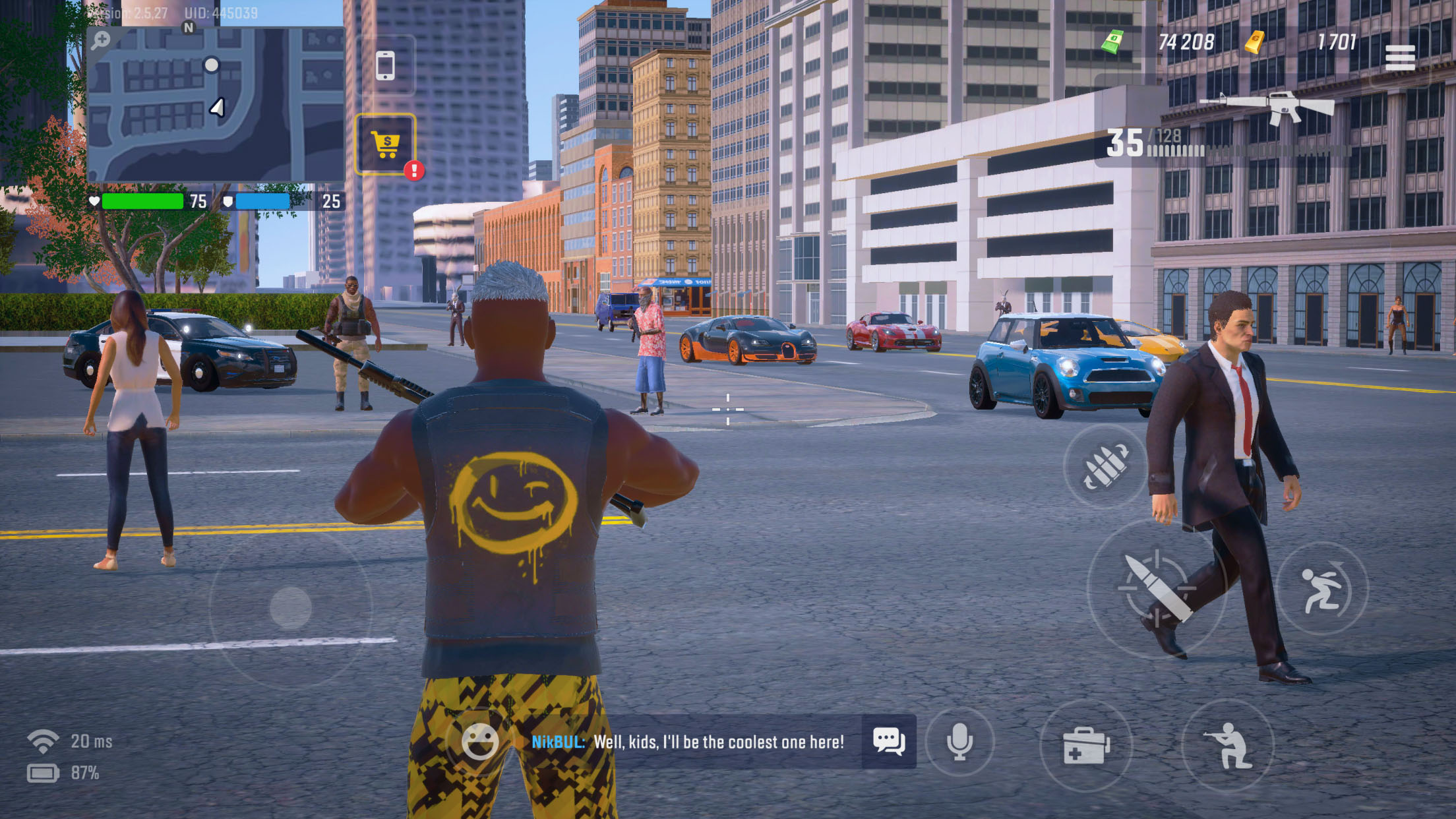Viewport: 1456px width, 819px height.
Task: Switch weapon via assault rifle icon
Action: click(x=1266, y=106)
